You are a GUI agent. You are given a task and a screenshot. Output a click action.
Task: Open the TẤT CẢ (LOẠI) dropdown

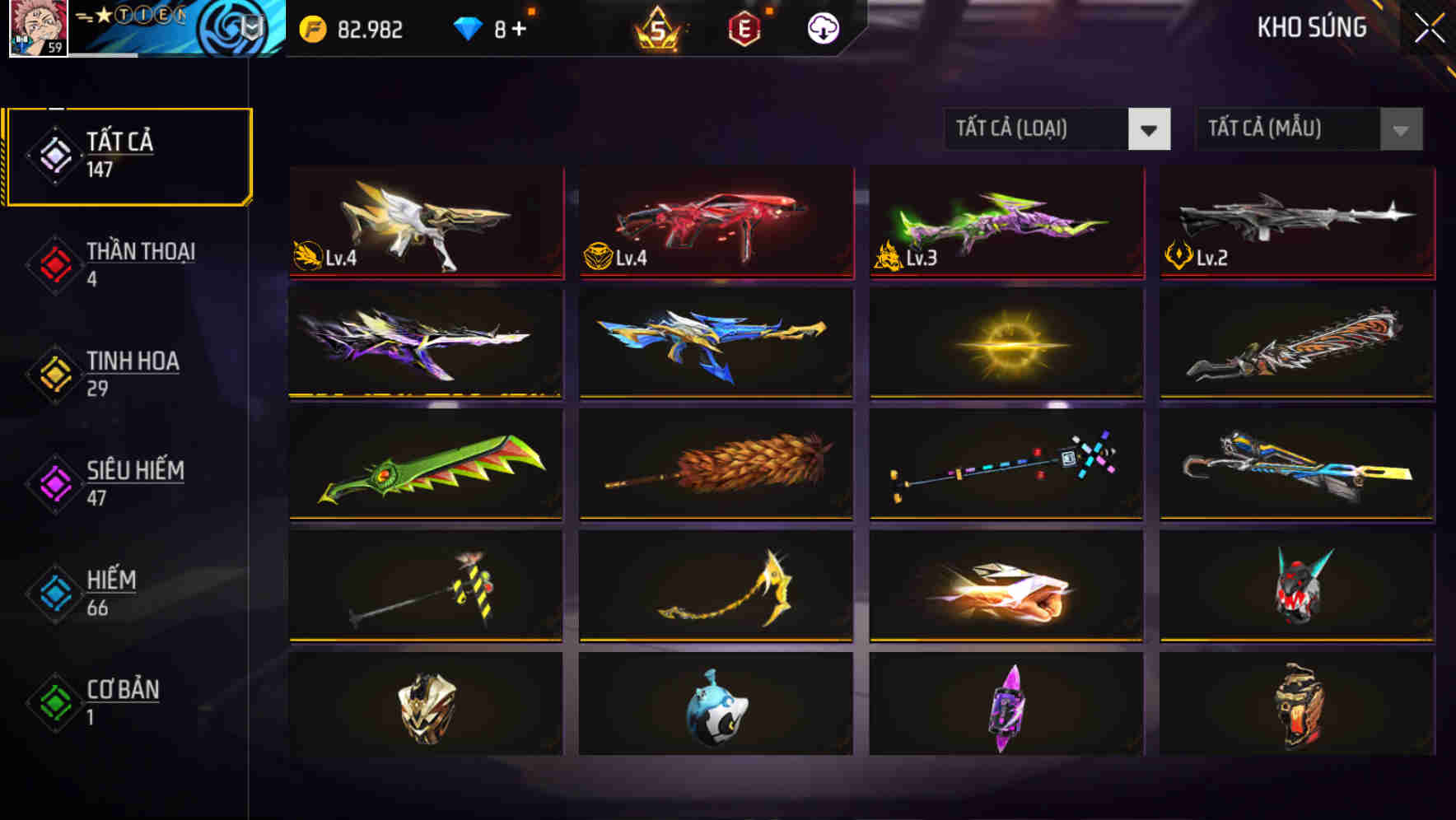(x=1057, y=129)
